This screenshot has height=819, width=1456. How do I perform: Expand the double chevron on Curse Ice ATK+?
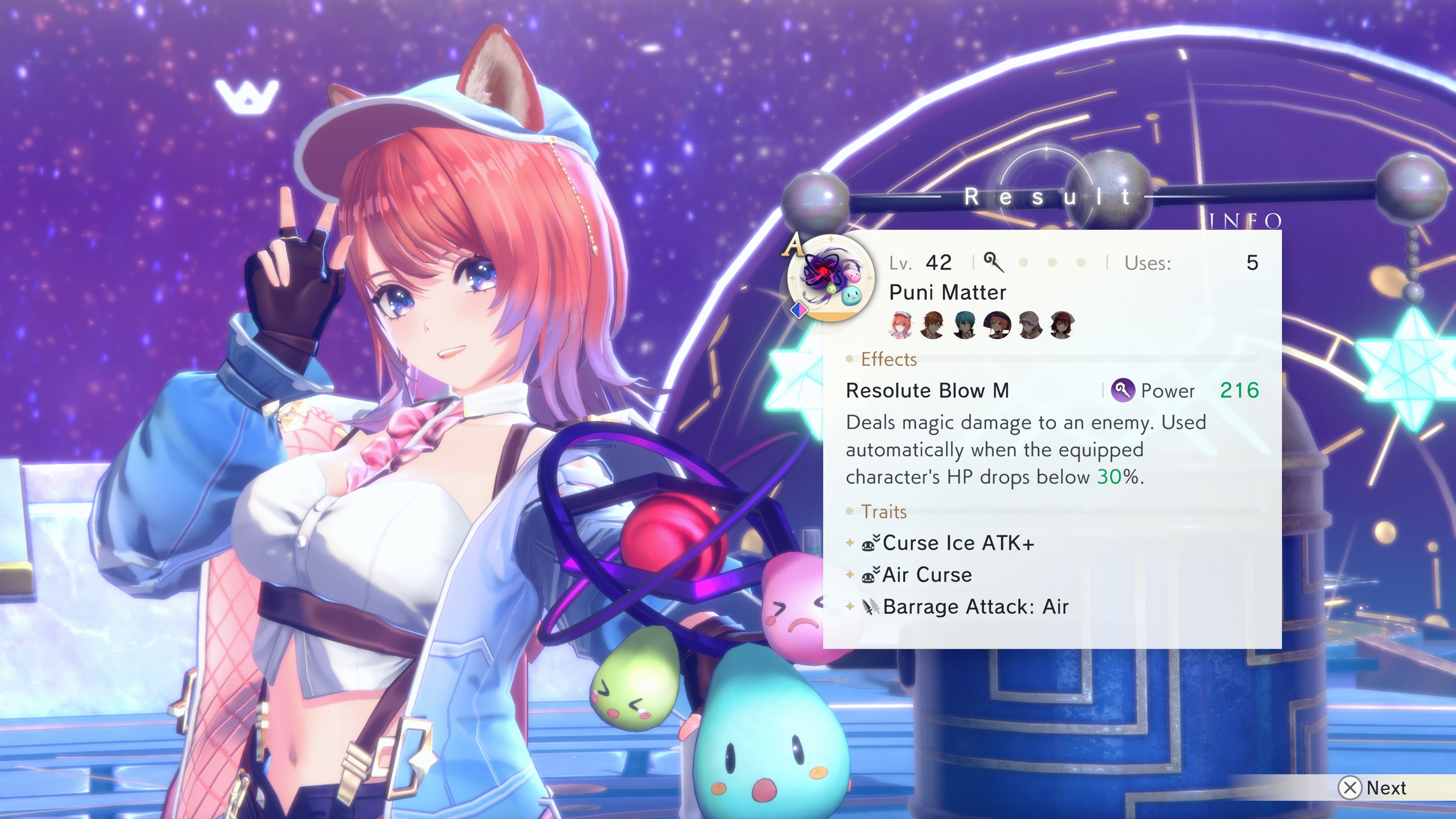tap(877, 538)
